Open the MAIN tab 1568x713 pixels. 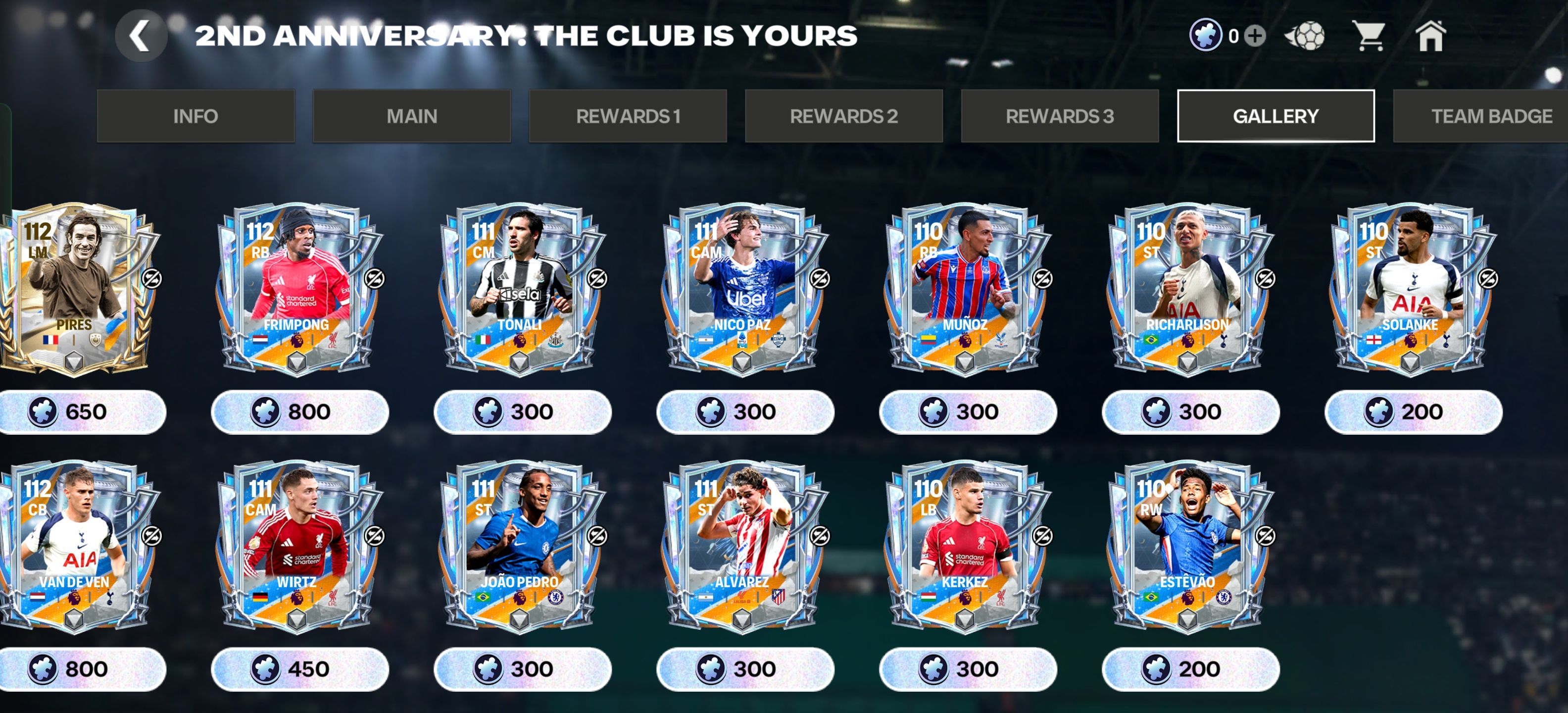(x=411, y=116)
